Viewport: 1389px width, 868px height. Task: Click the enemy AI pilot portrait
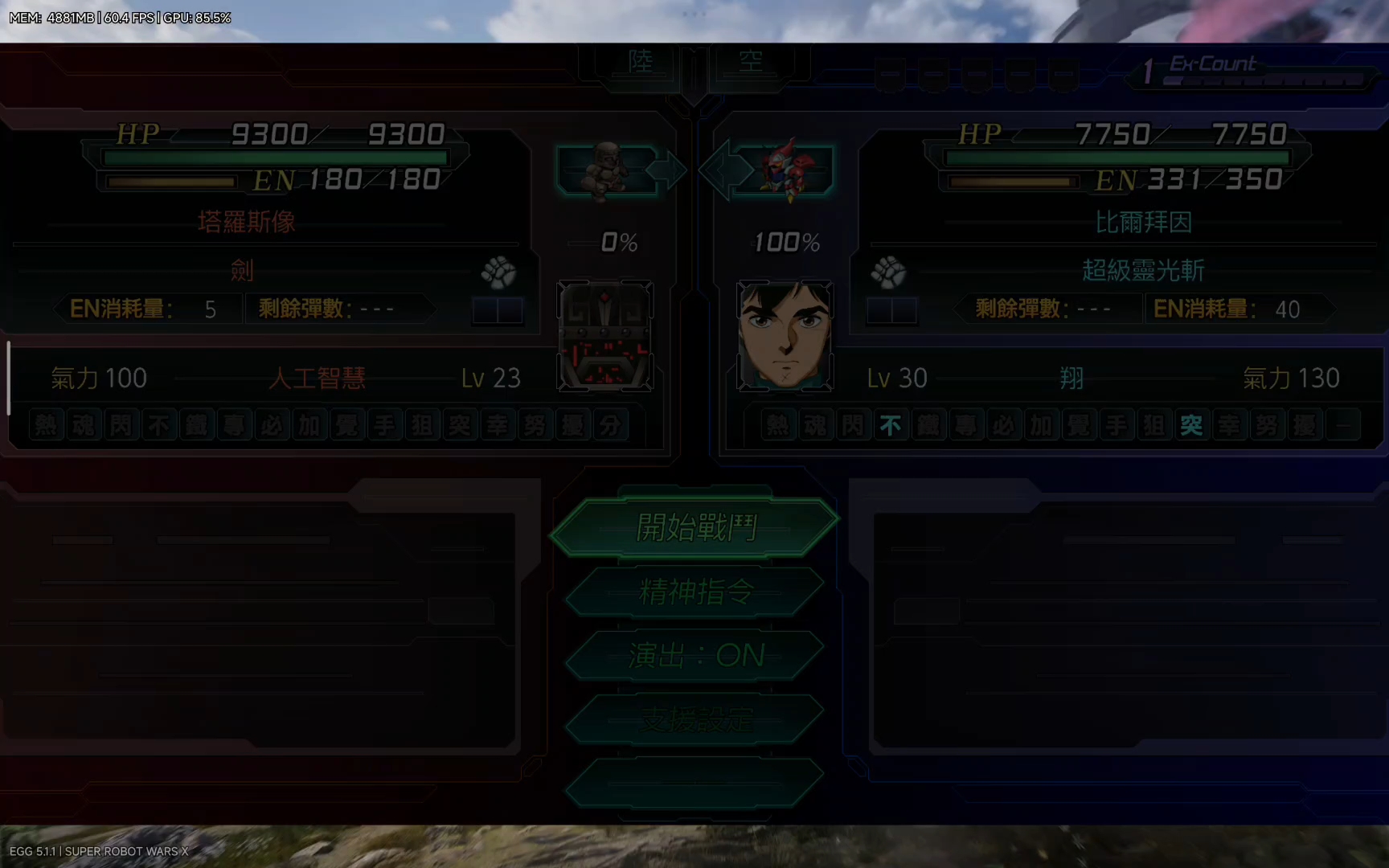605,335
